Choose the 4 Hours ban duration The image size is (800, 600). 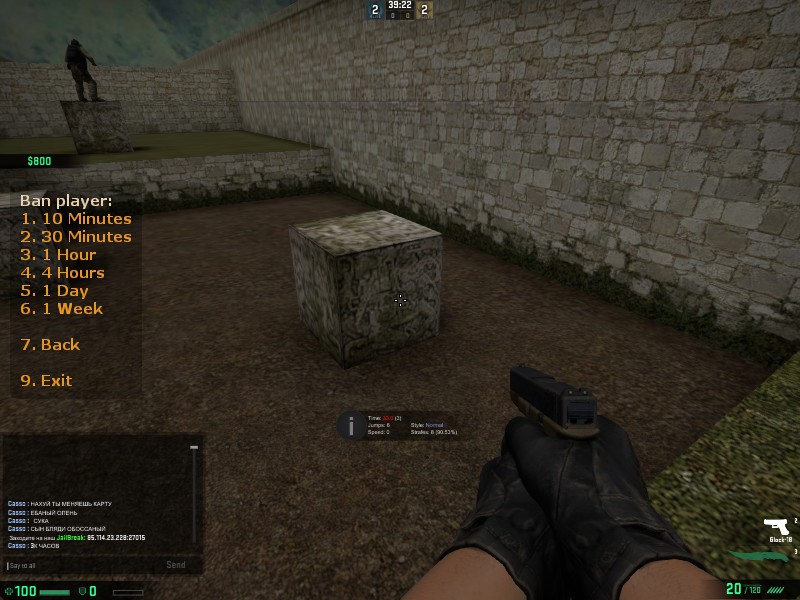[62, 273]
